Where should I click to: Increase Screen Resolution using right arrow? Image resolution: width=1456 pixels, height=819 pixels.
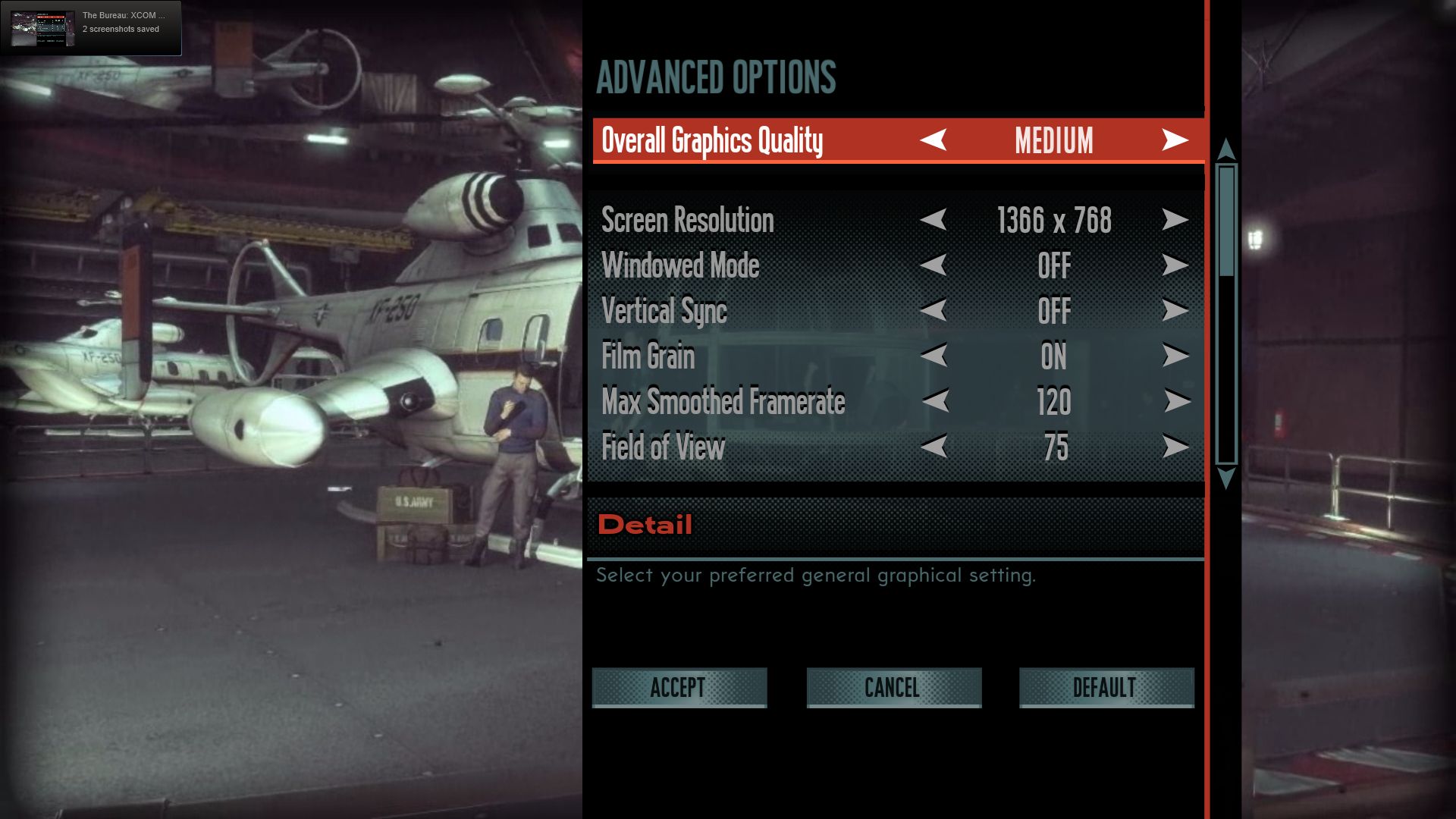[1175, 220]
